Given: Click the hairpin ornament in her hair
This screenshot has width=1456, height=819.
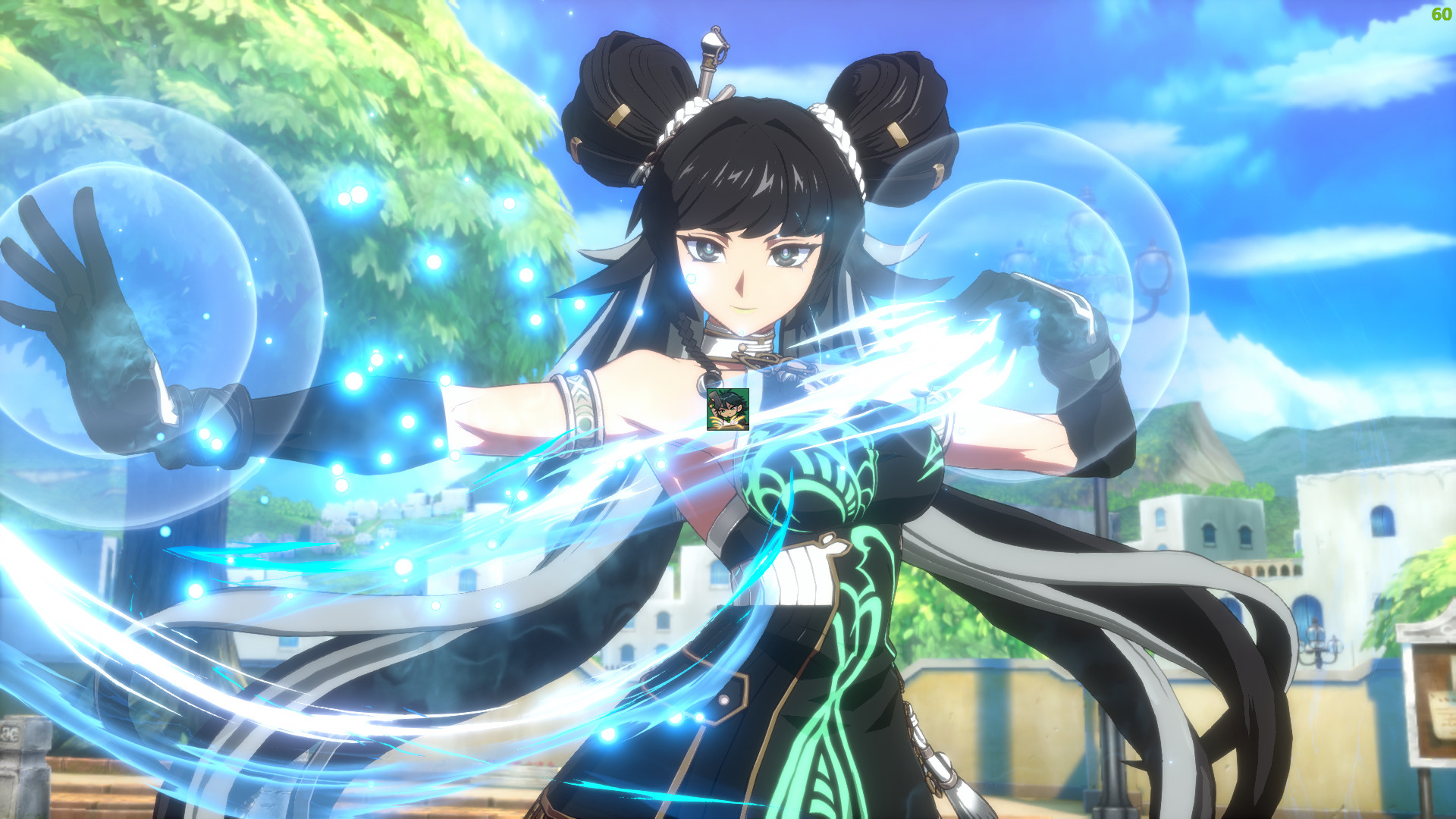Looking at the screenshot, I should [711, 57].
